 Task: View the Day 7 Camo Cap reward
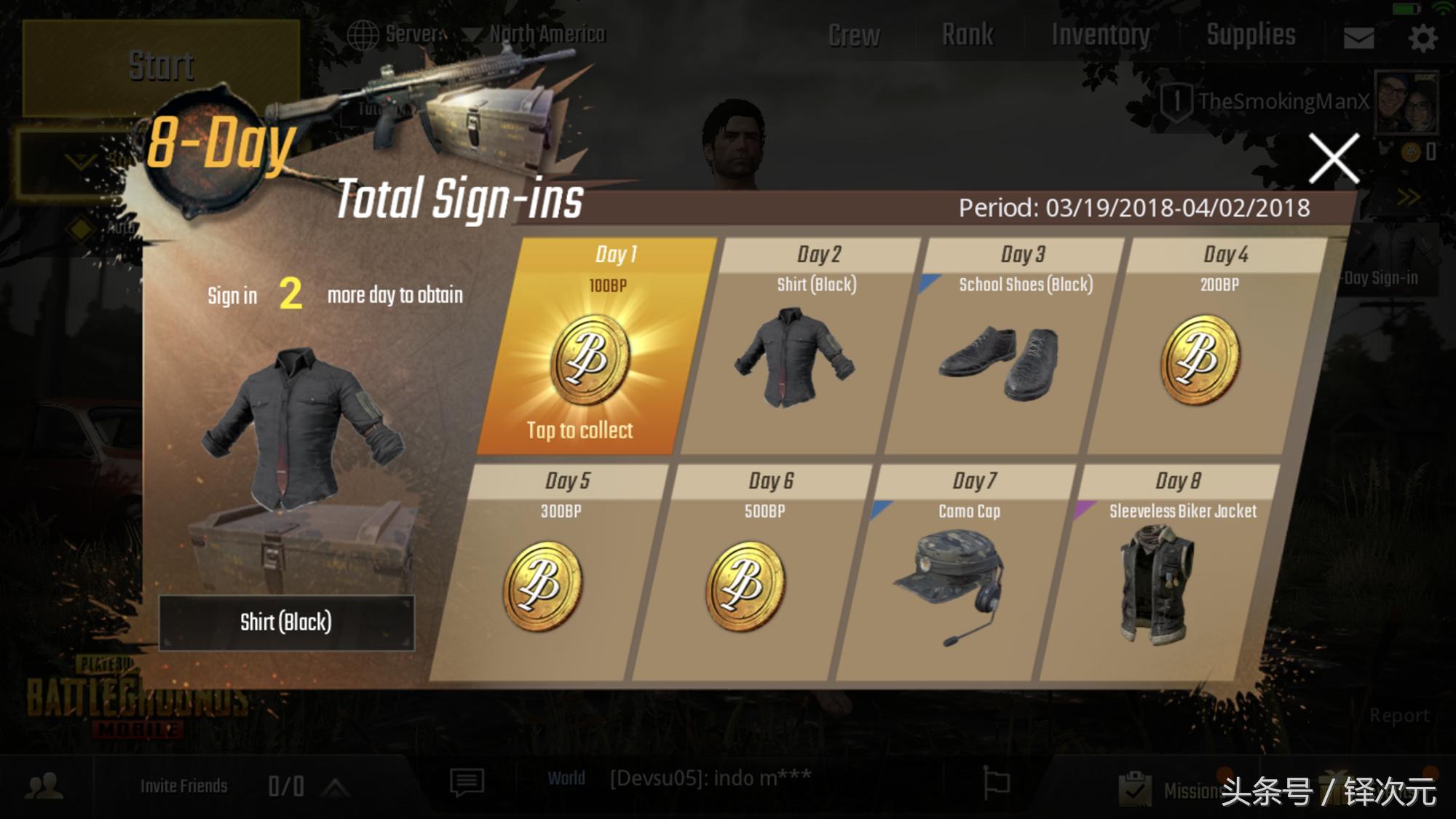(950, 582)
